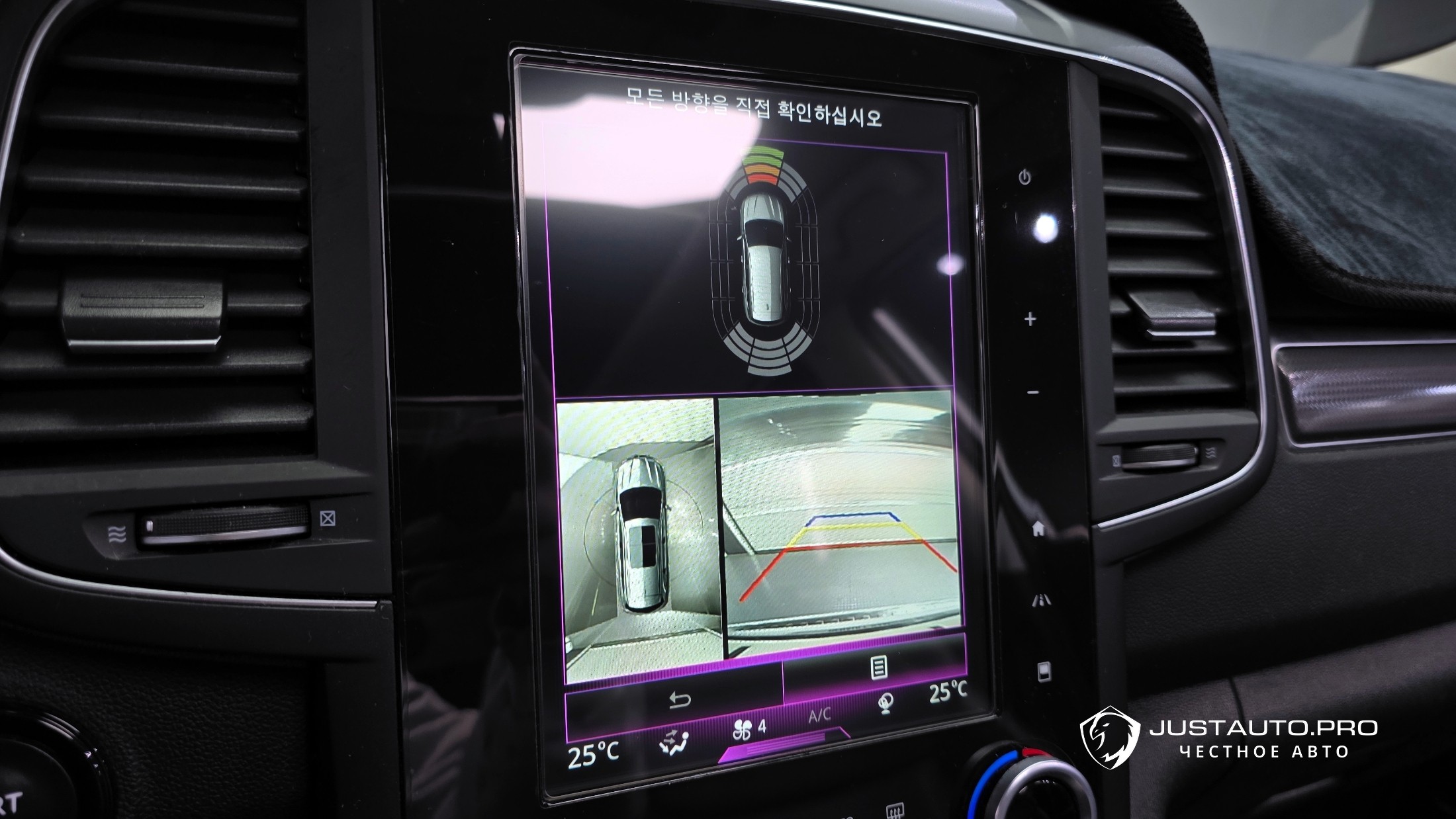Increase volume with the plus button
Screen dimensions: 1456x819
(1030, 320)
